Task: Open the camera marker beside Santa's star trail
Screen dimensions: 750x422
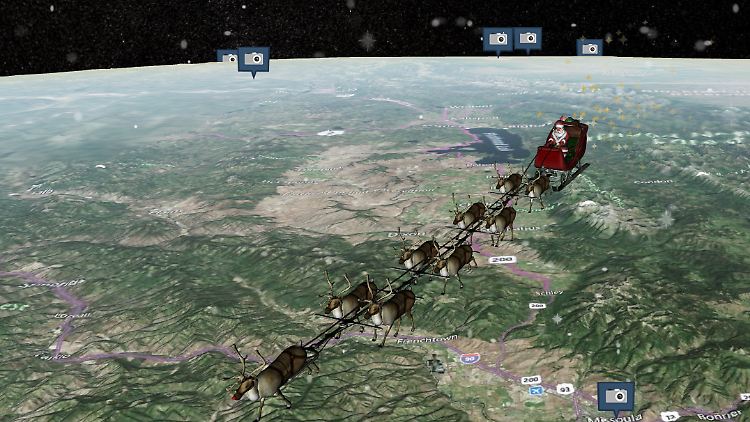Action: tap(589, 47)
